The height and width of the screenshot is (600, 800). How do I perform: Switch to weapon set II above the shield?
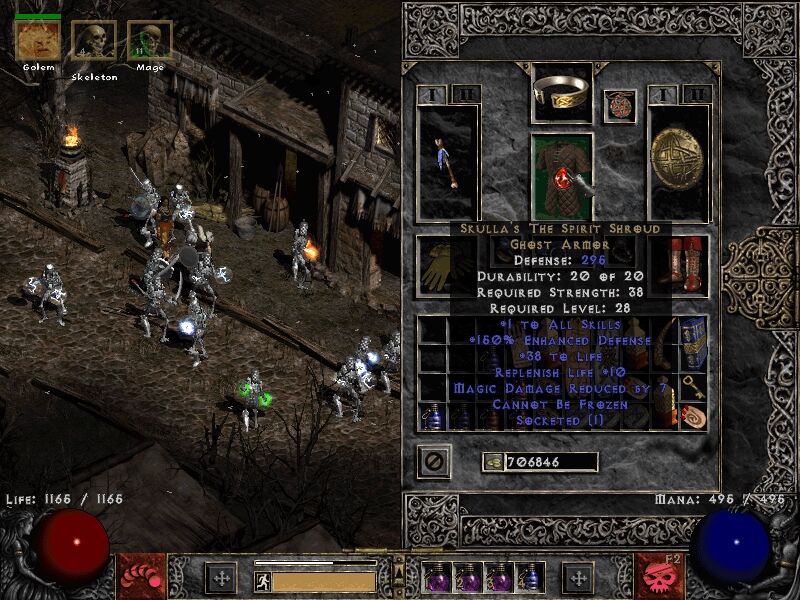click(697, 95)
